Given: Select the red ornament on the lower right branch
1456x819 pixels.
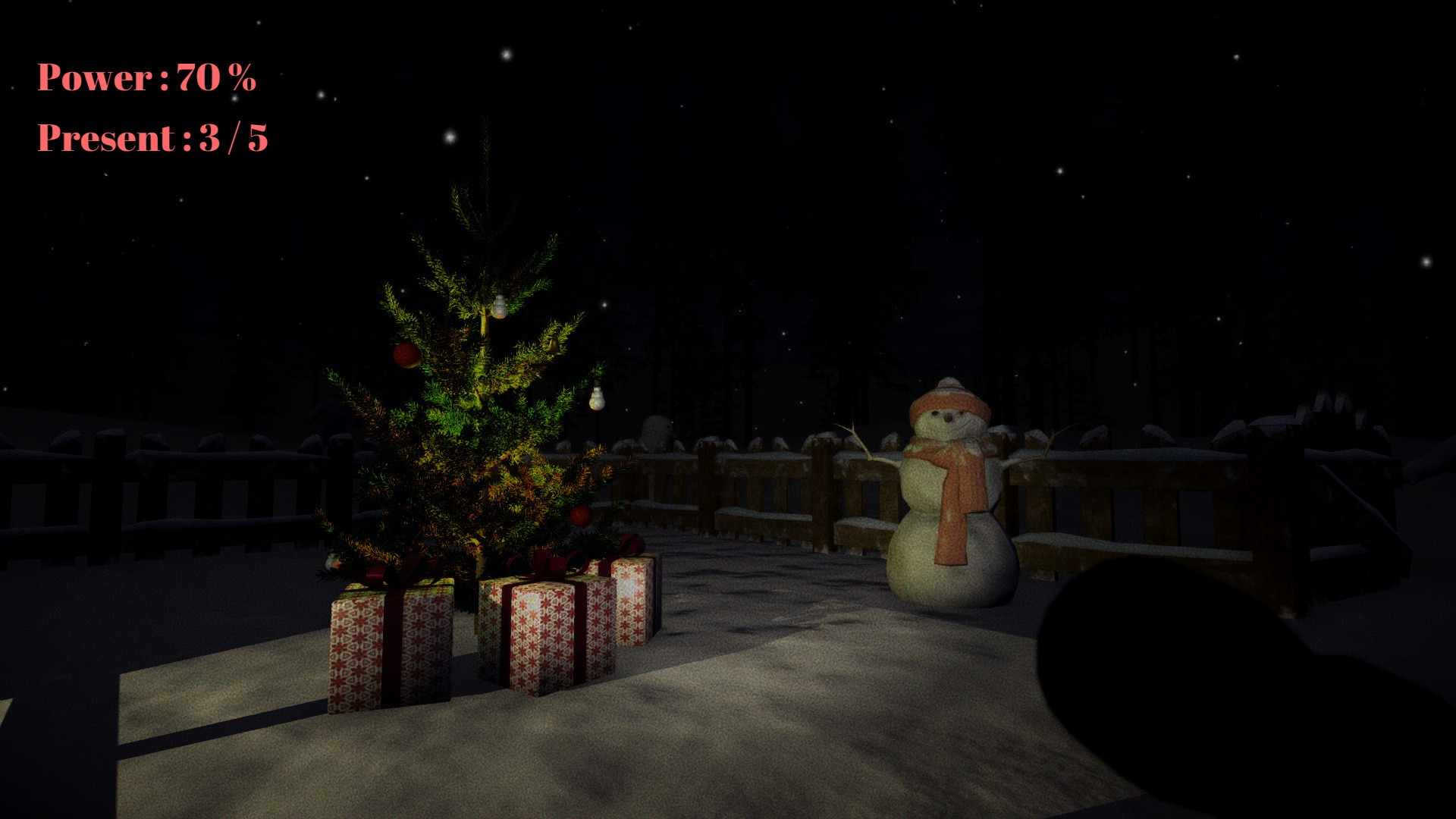Looking at the screenshot, I should tap(580, 515).
